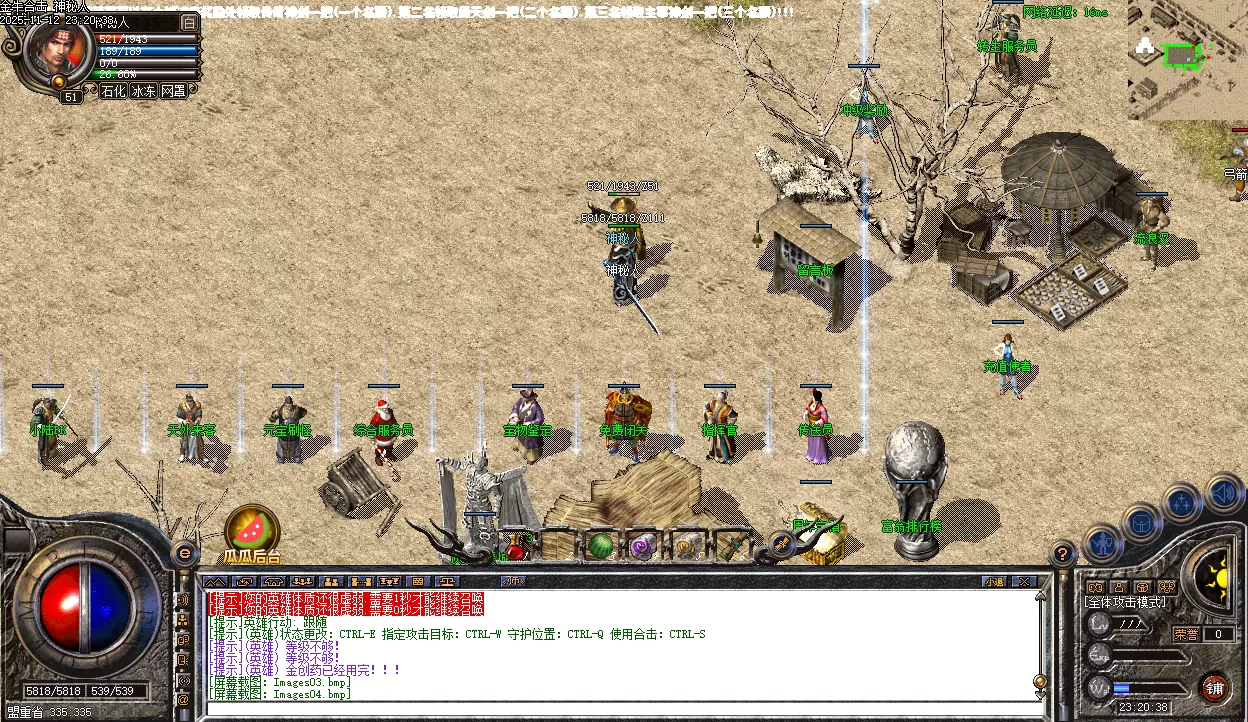Open the minimap in the top-right corner
This screenshot has width=1248, height=722.
(x=1187, y=58)
